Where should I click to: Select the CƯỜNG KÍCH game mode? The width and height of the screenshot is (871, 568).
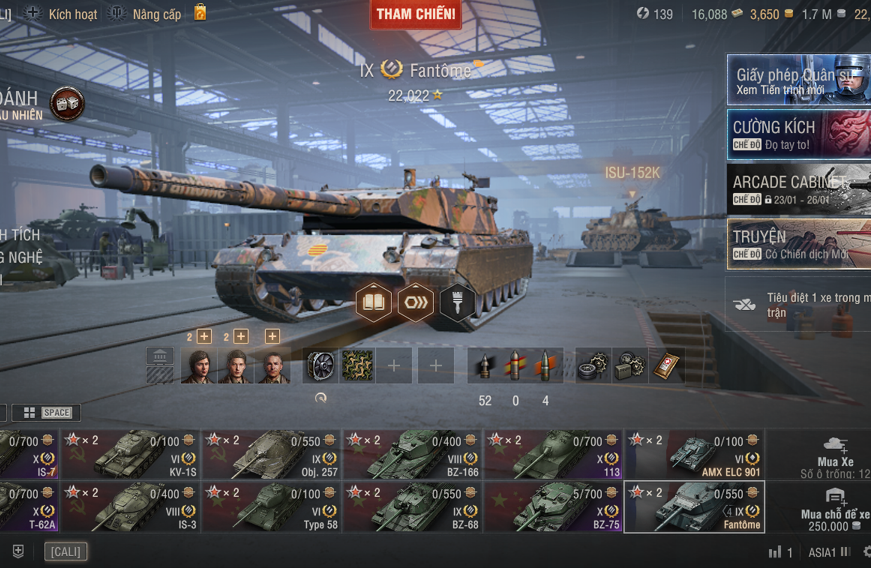coord(798,135)
